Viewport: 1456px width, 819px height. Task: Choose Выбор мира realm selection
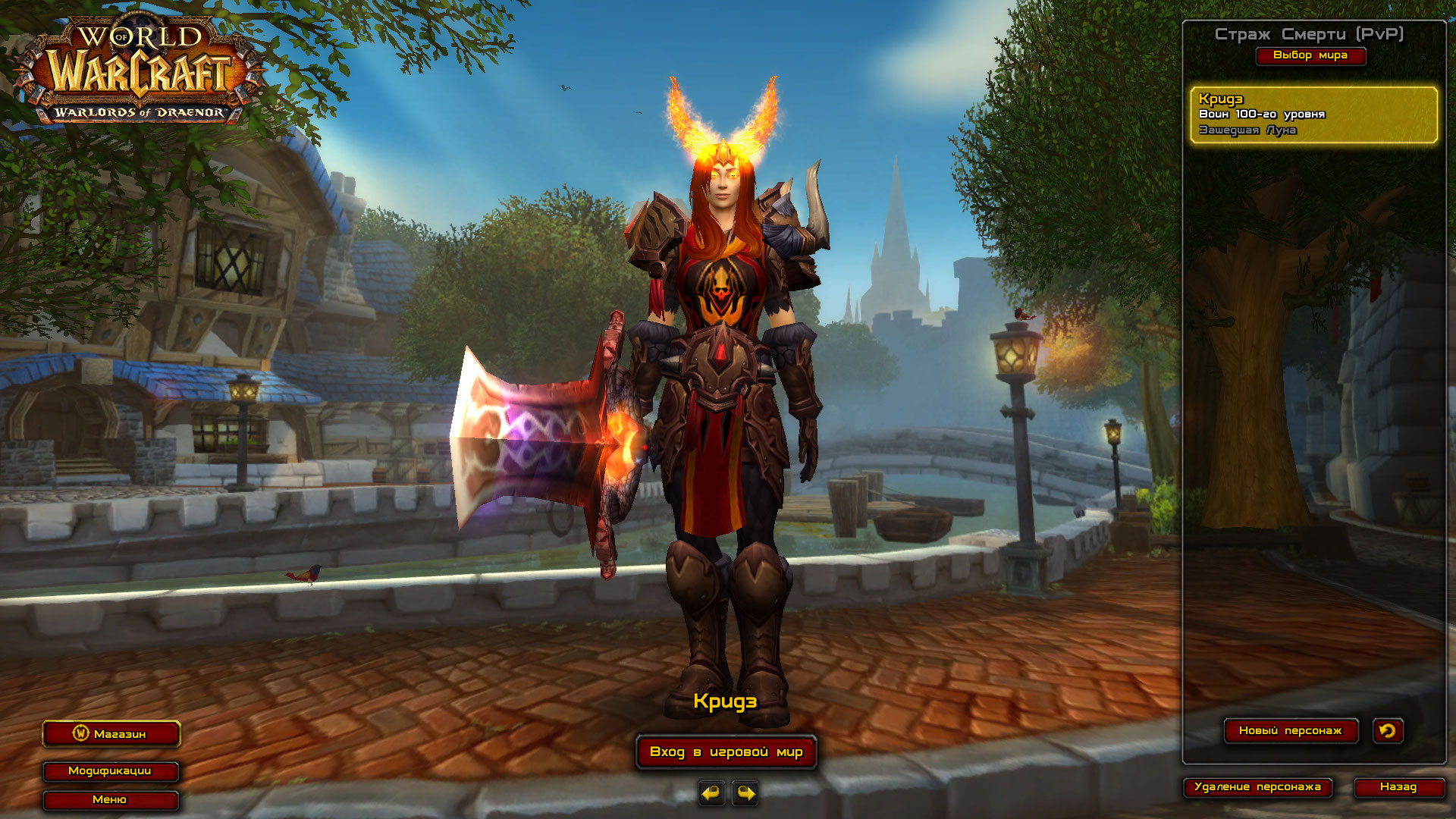[x=1310, y=55]
